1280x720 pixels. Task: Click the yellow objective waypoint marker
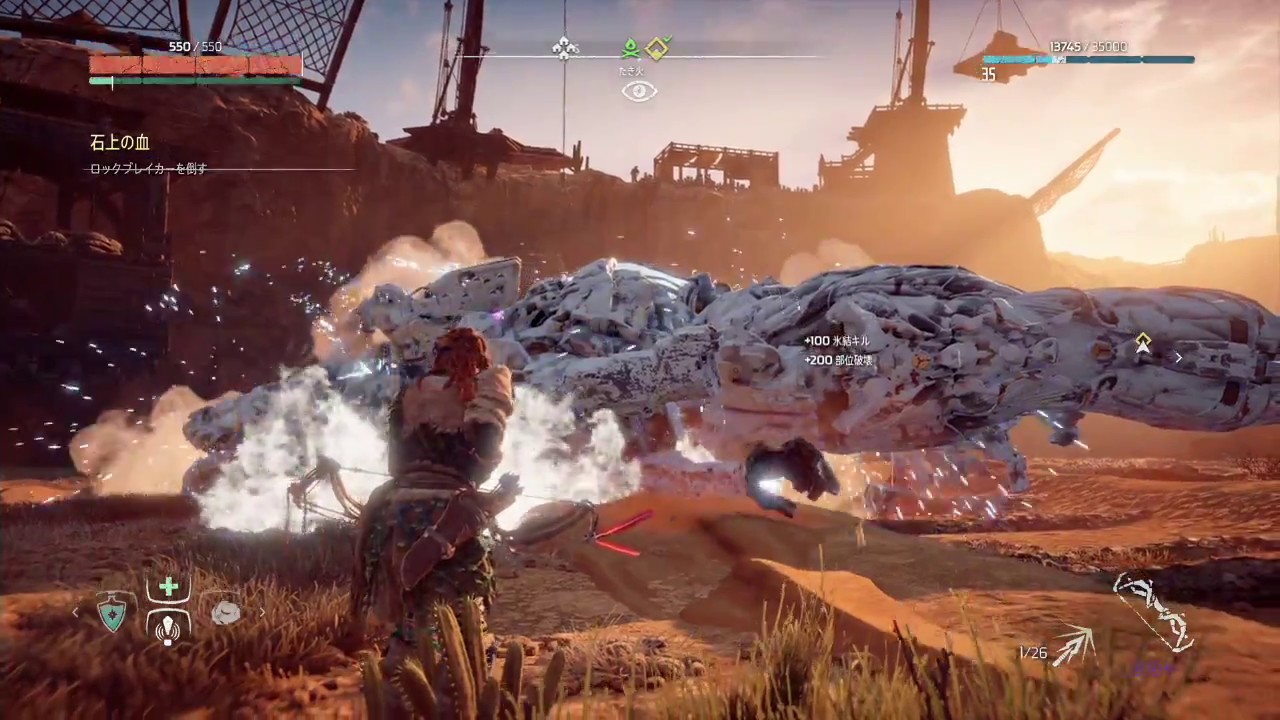[x=1142, y=343]
